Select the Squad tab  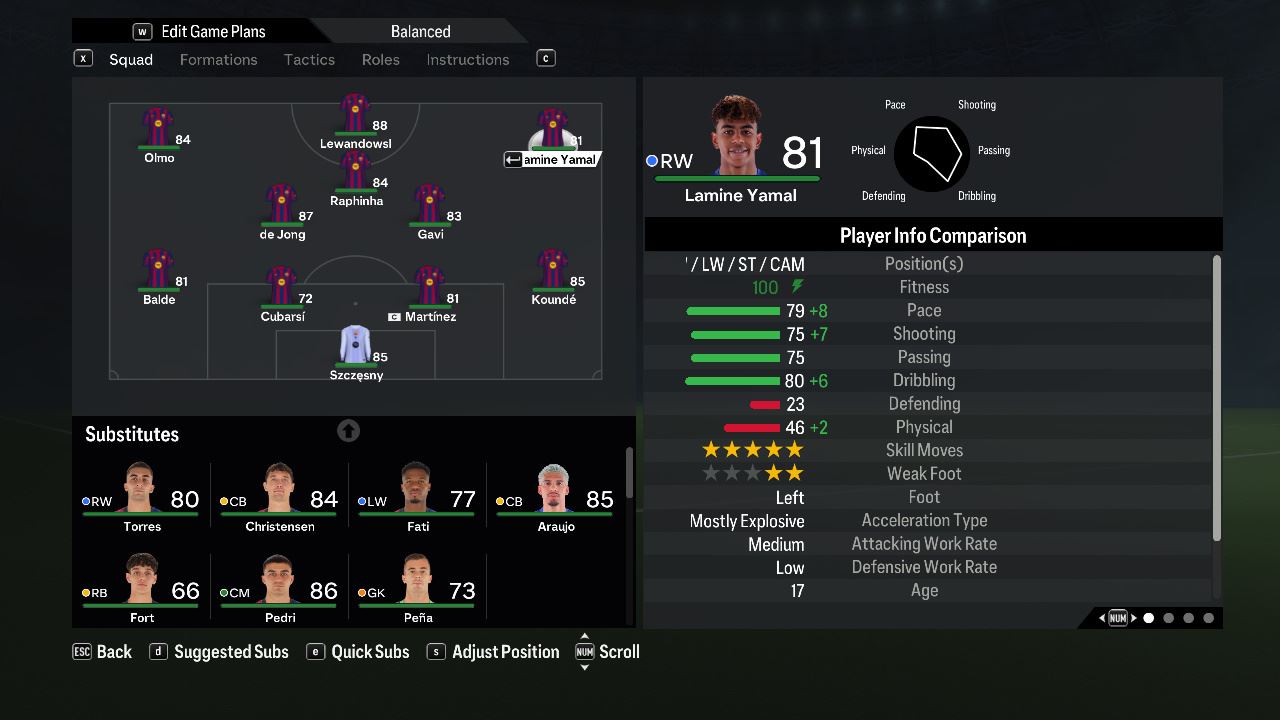[x=131, y=60]
